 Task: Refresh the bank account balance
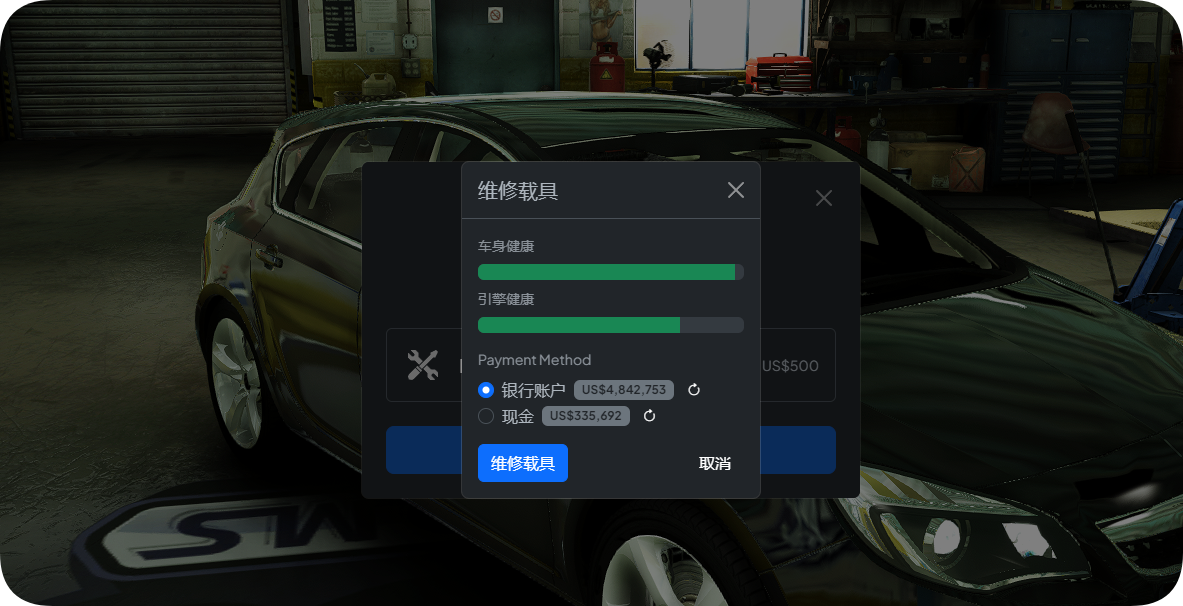pyautogui.click(x=694, y=390)
